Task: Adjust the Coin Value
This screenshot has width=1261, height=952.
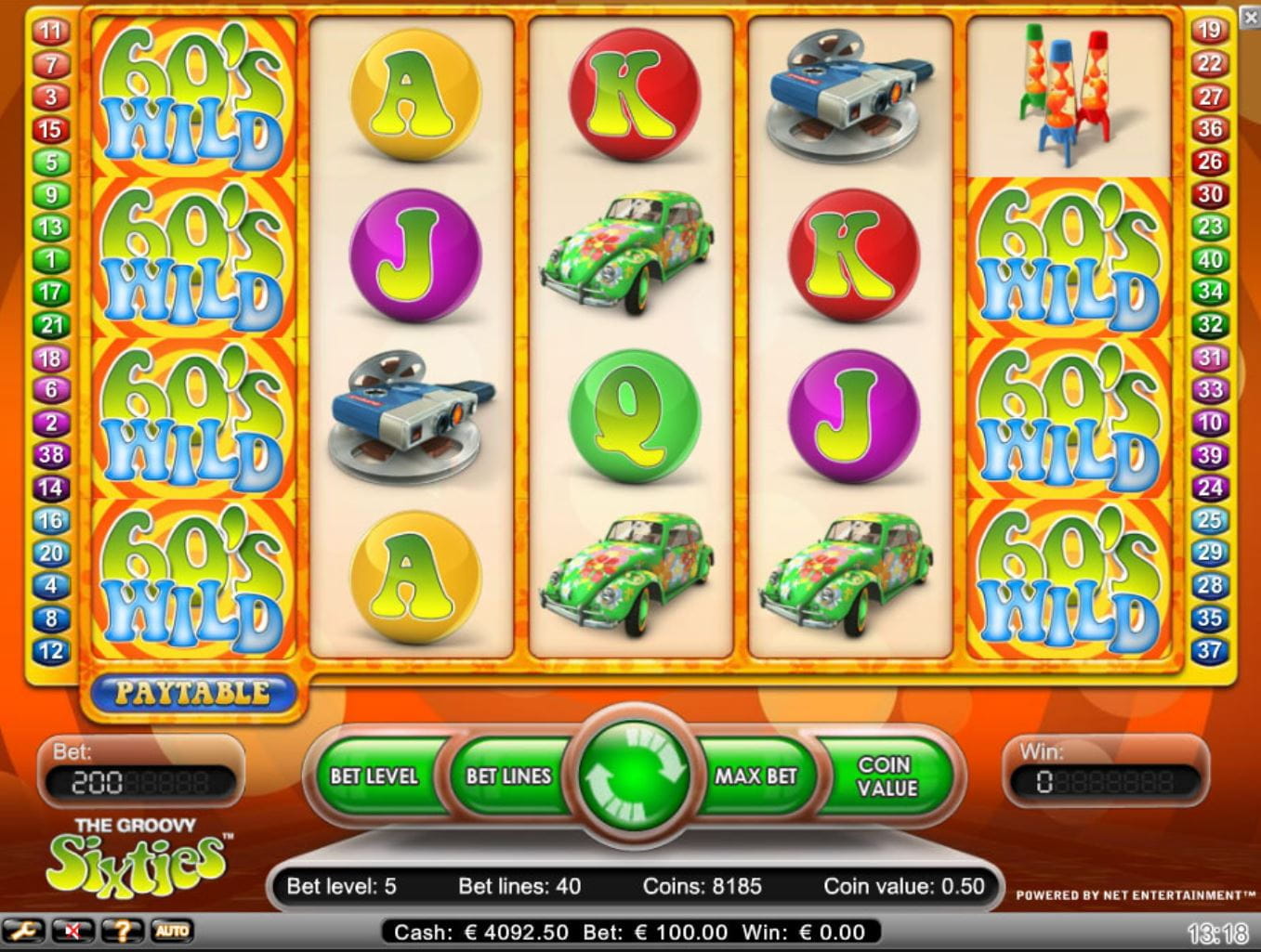Action: 887,776
